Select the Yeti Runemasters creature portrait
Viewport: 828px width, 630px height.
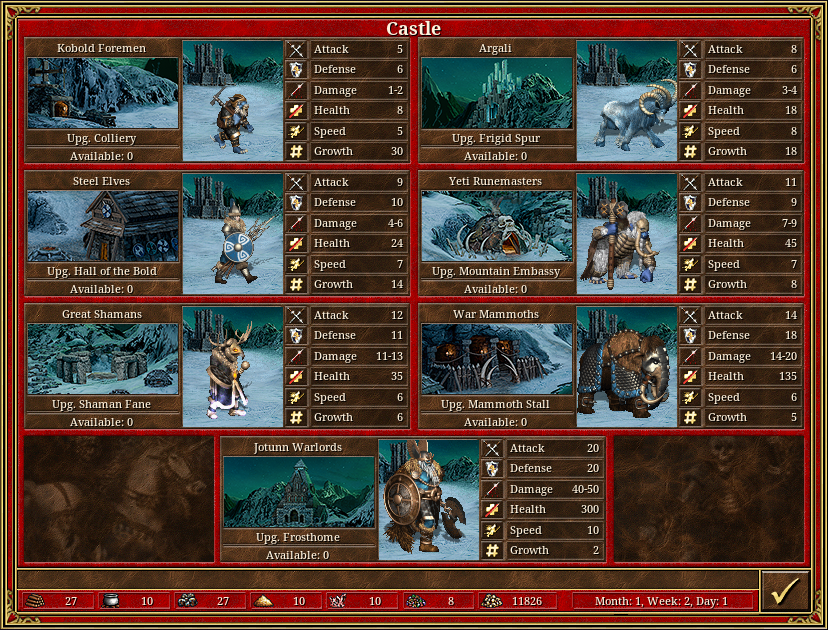click(x=627, y=233)
